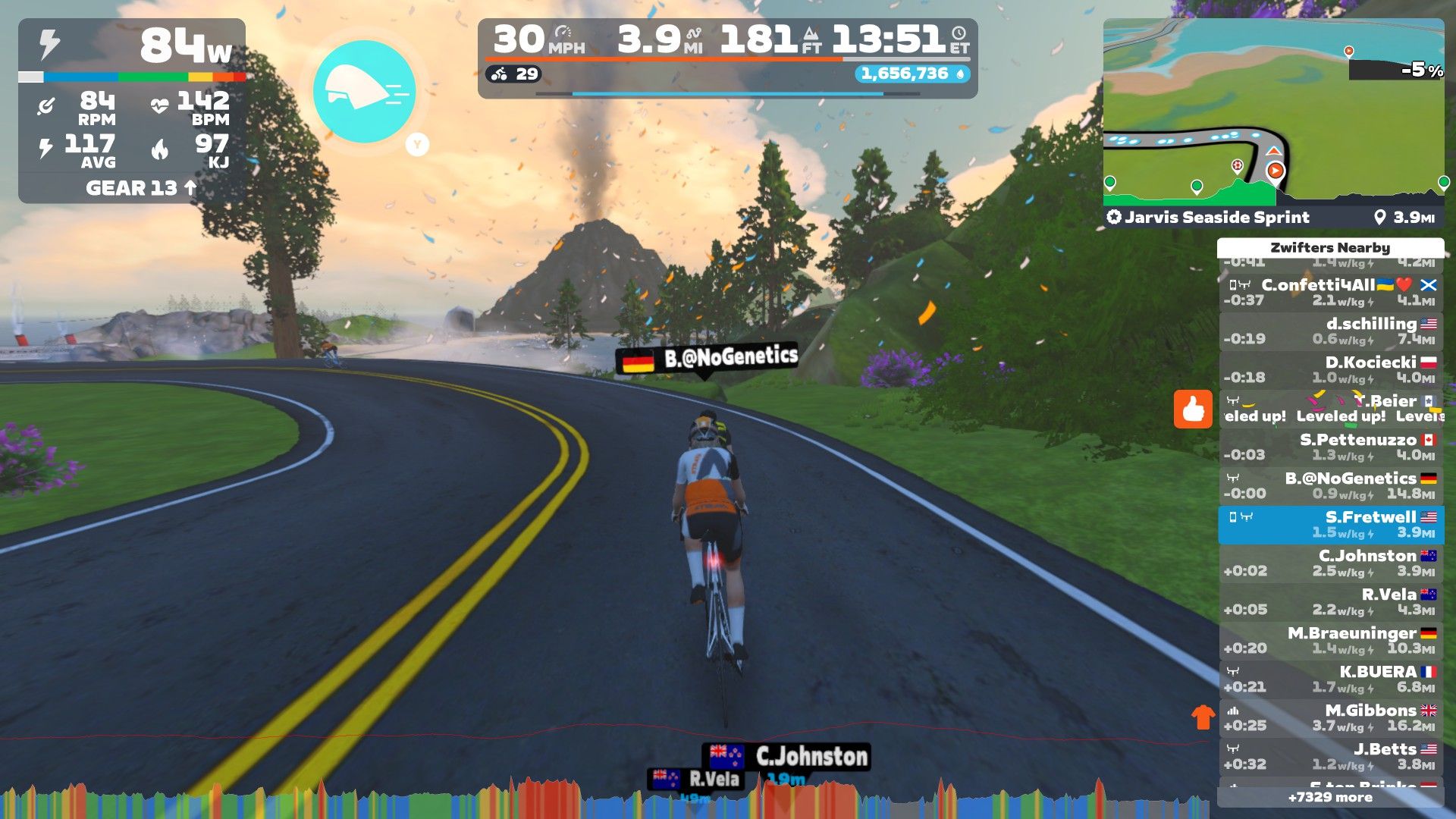Click the power and cadence stats panel

tap(132, 111)
